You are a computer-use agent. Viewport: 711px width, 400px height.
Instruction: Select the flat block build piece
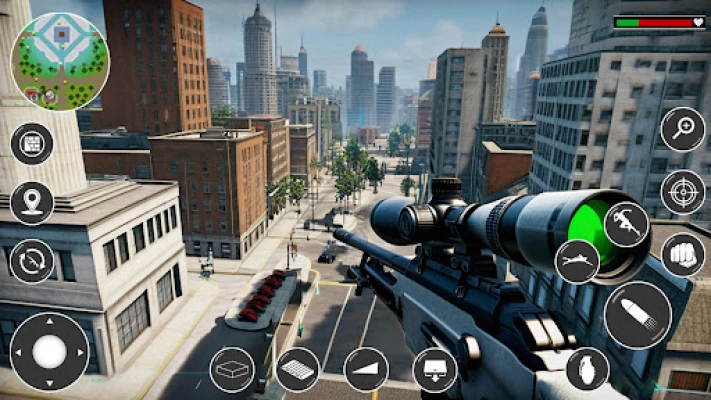(232, 369)
